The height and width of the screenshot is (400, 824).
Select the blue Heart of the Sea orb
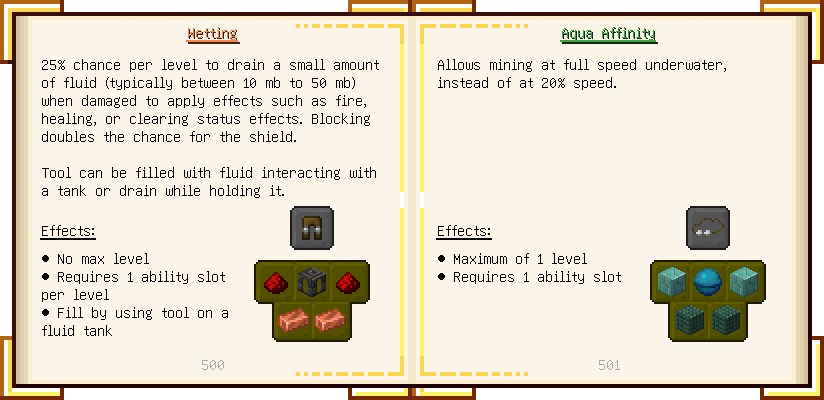[x=707, y=281]
